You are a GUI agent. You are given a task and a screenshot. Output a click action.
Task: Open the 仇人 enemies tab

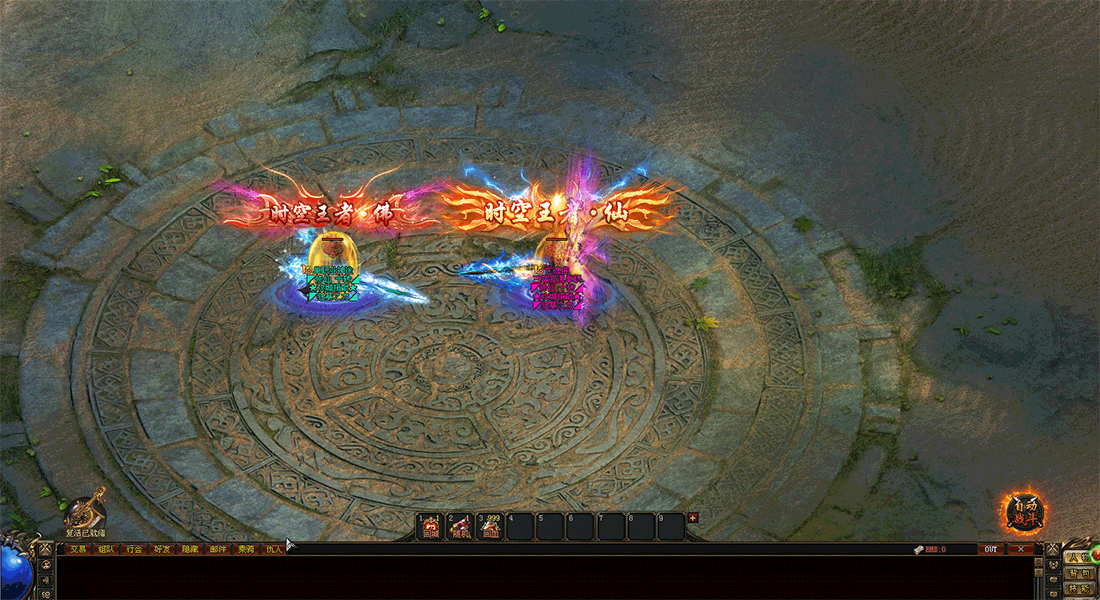pos(274,549)
